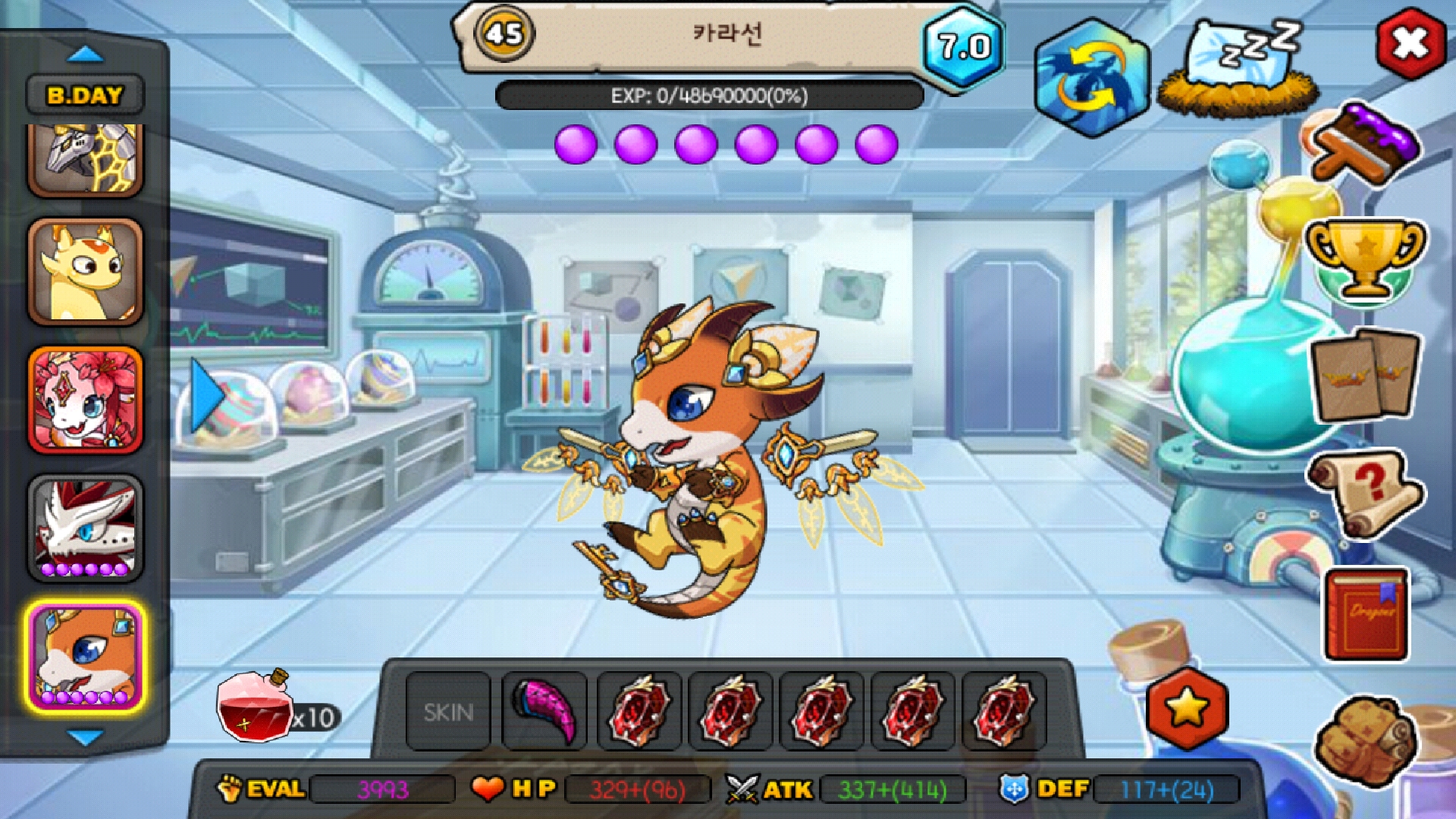Open the SKIN slot
Image resolution: width=1456 pixels, height=819 pixels.
[x=448, y=712]
